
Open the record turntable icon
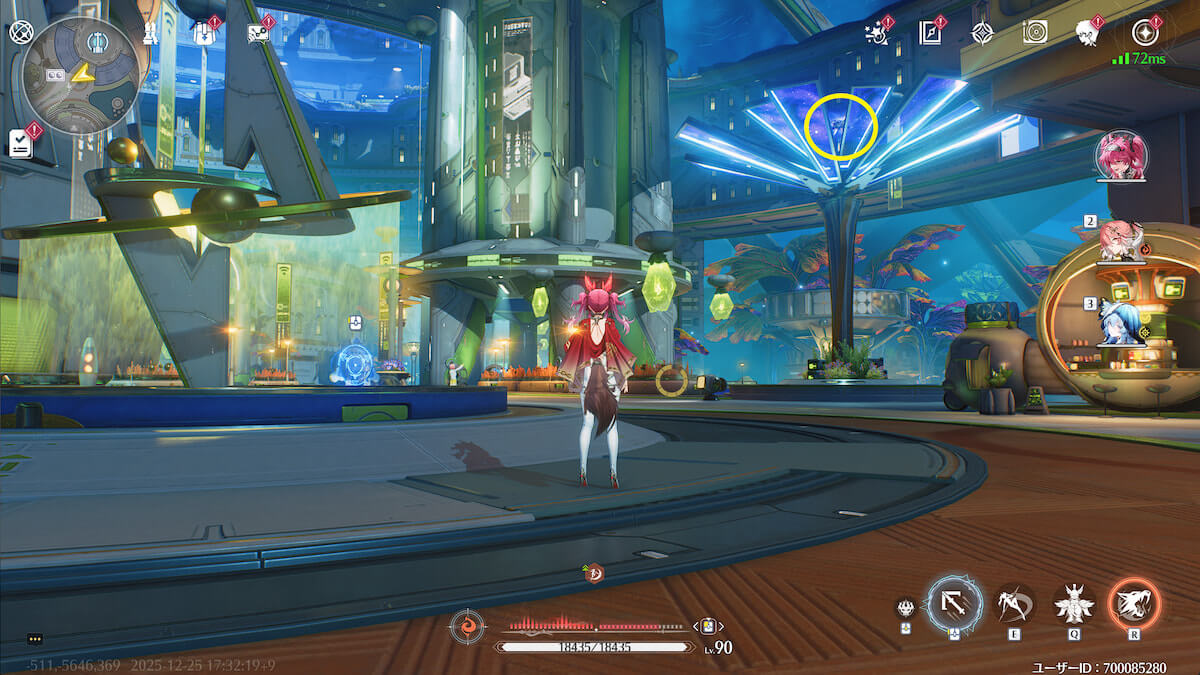(1035, 33)
